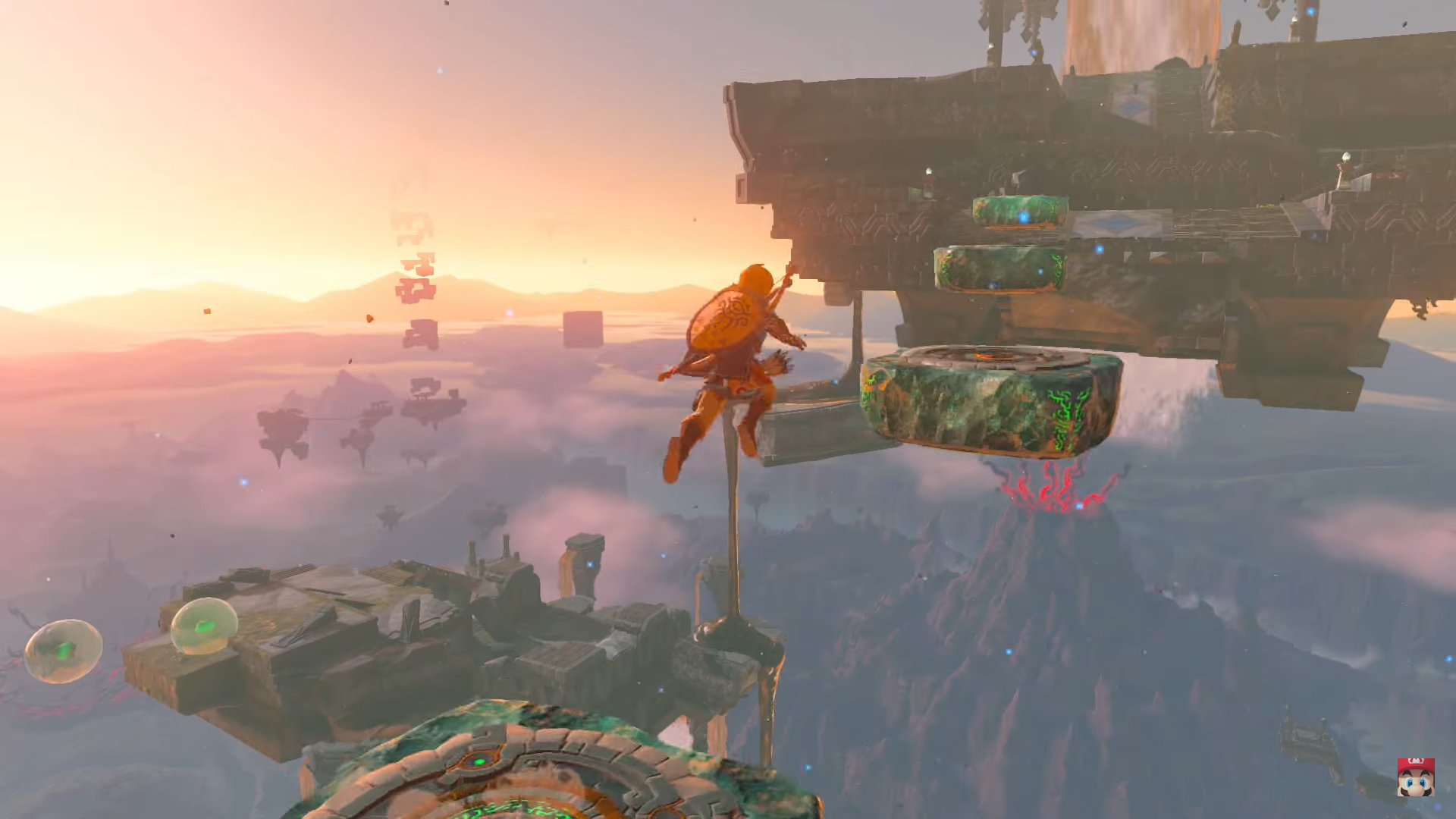Click the Mario face channel watermark
The height and width of the screenshot is (819, 1456).
[1415, 777]
